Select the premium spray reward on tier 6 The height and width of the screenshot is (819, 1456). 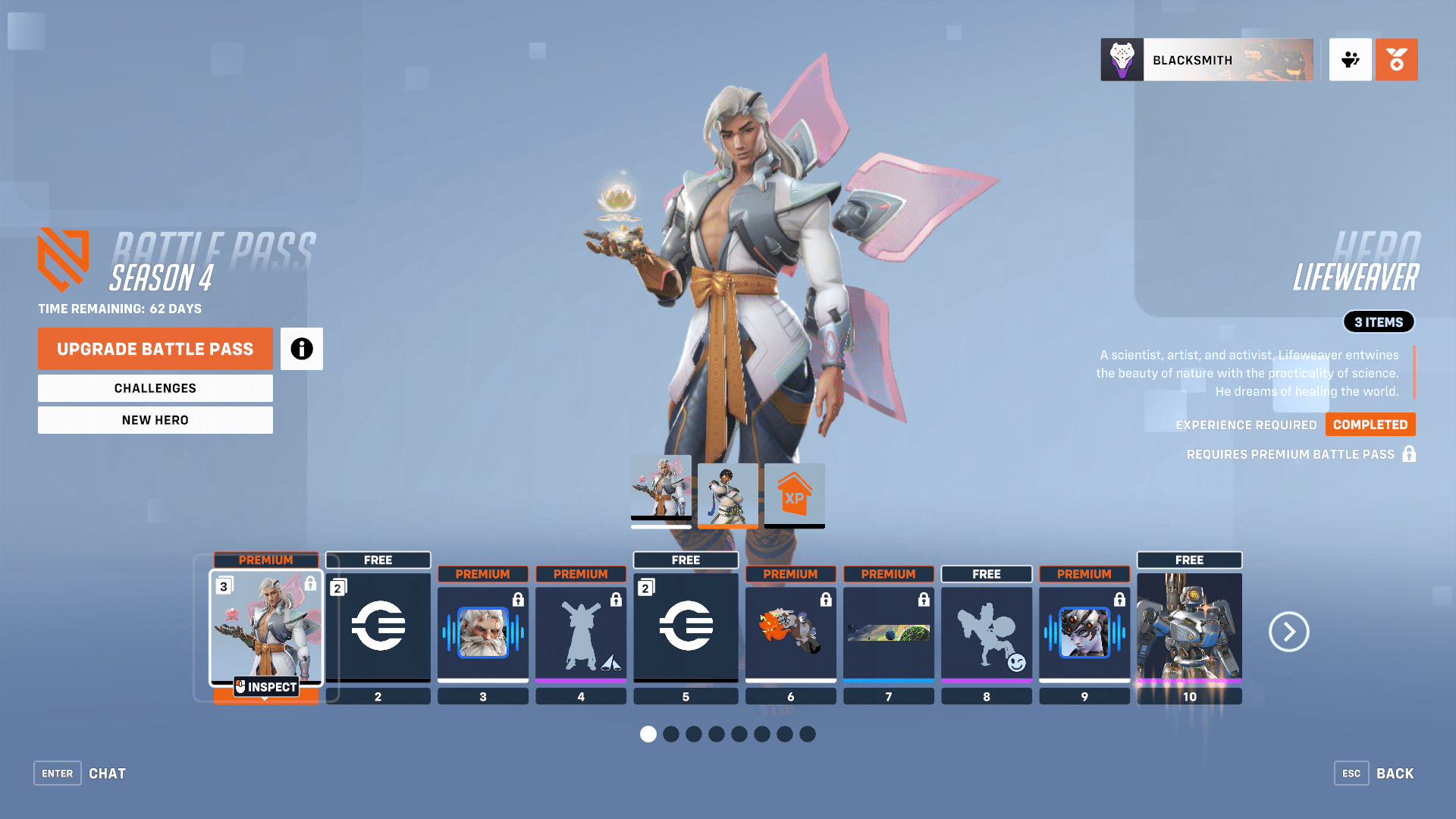tap(790, 631)
